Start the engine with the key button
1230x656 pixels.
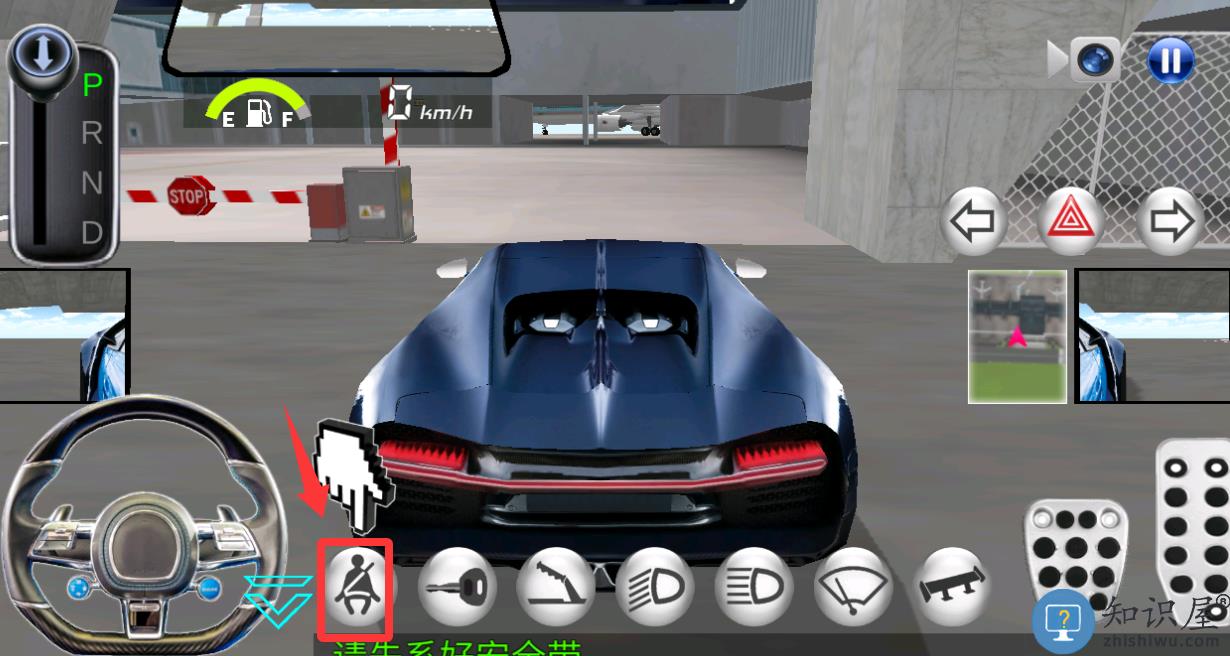click(454, 586)
